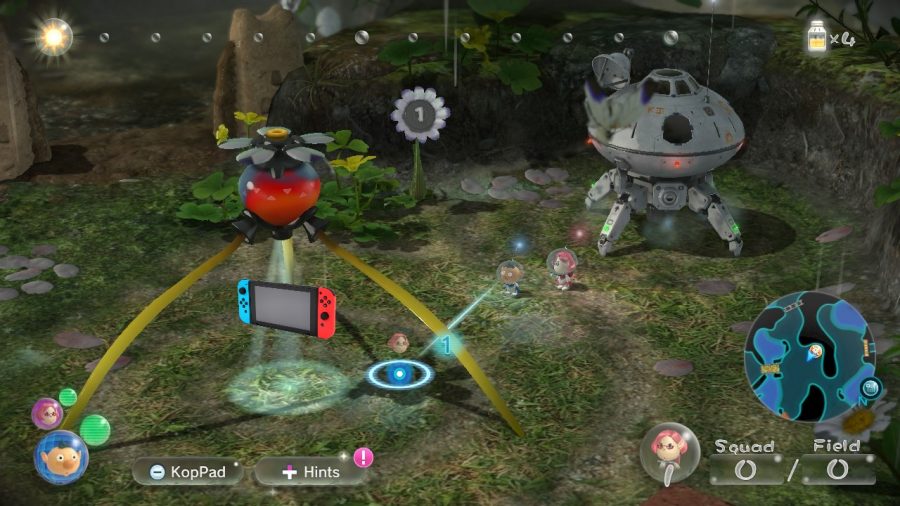Select the spray bottle item icon
Viewport: 900px width, 506px height.
pos(819,41)
